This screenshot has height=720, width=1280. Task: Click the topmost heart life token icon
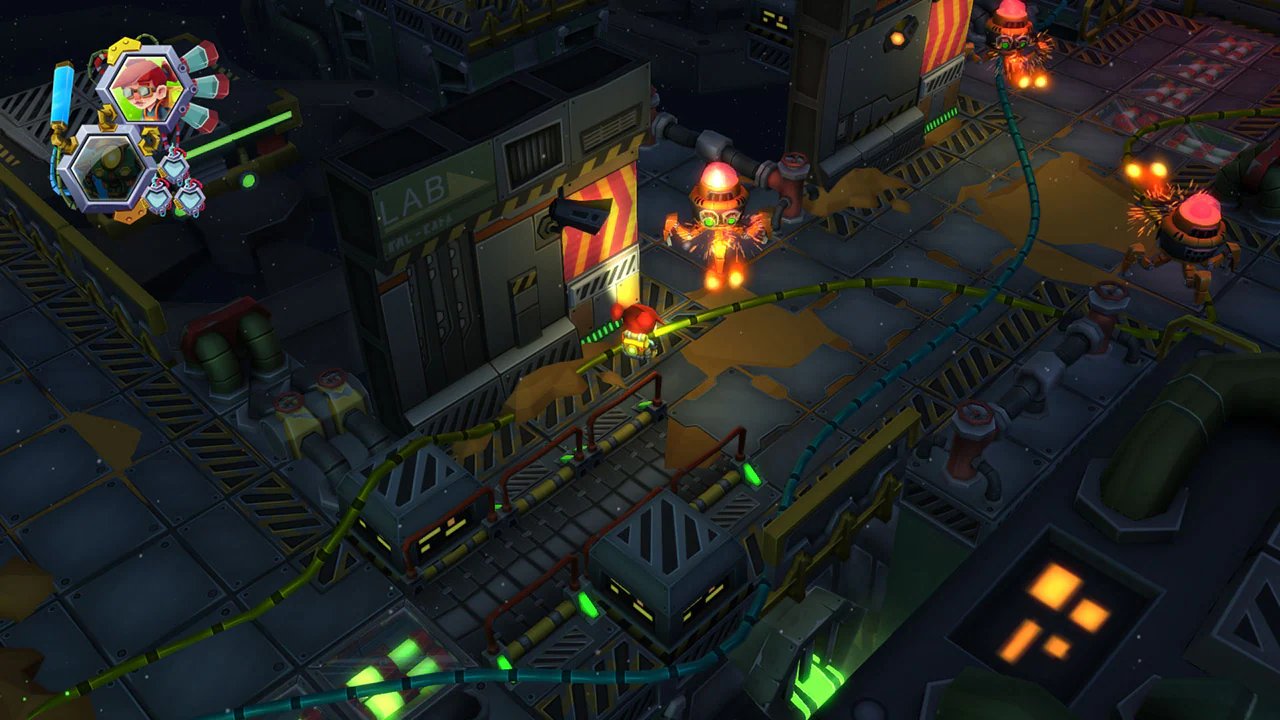tap(173, 166)
